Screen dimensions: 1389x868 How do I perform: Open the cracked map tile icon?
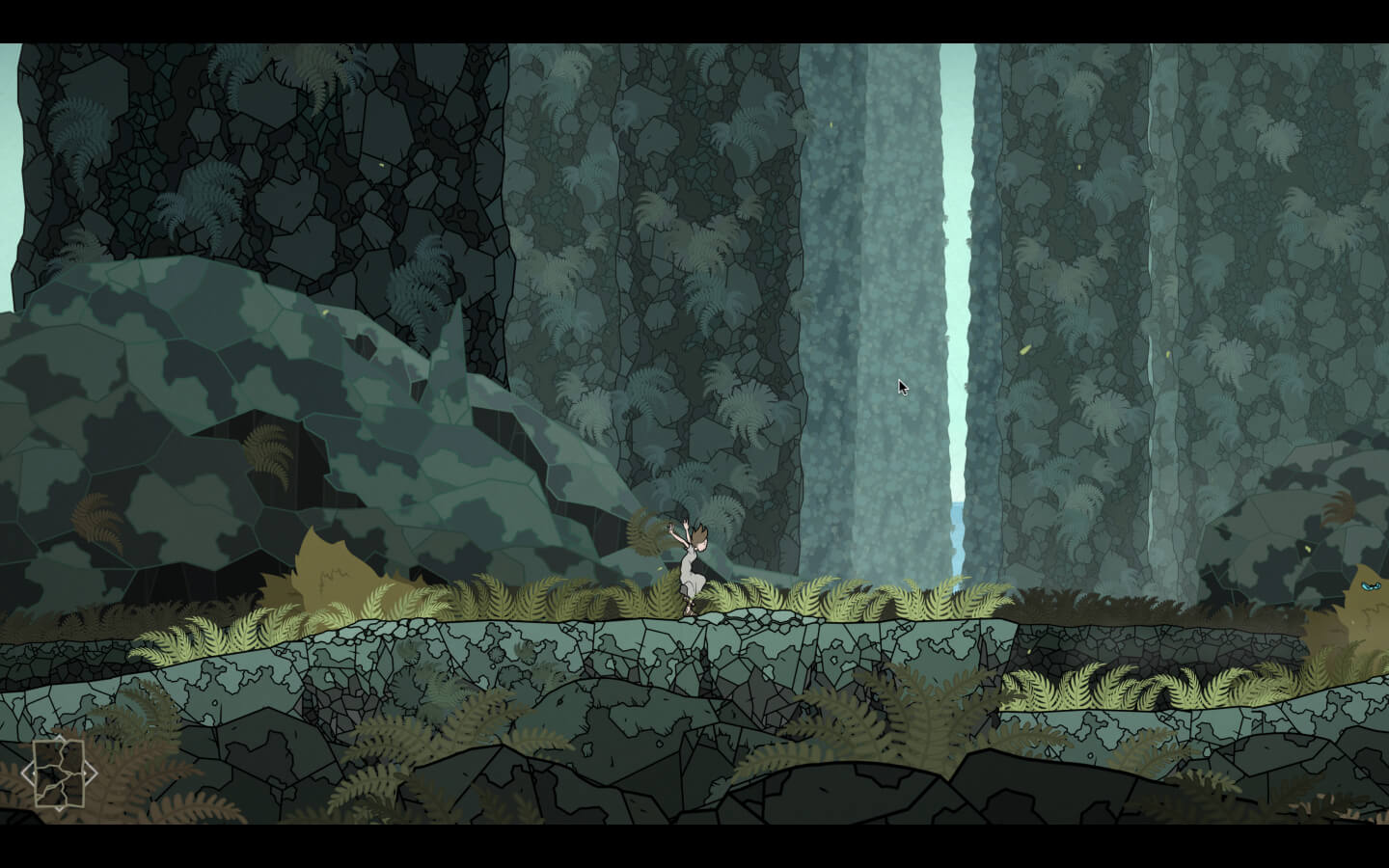click(x=59, y=773)
